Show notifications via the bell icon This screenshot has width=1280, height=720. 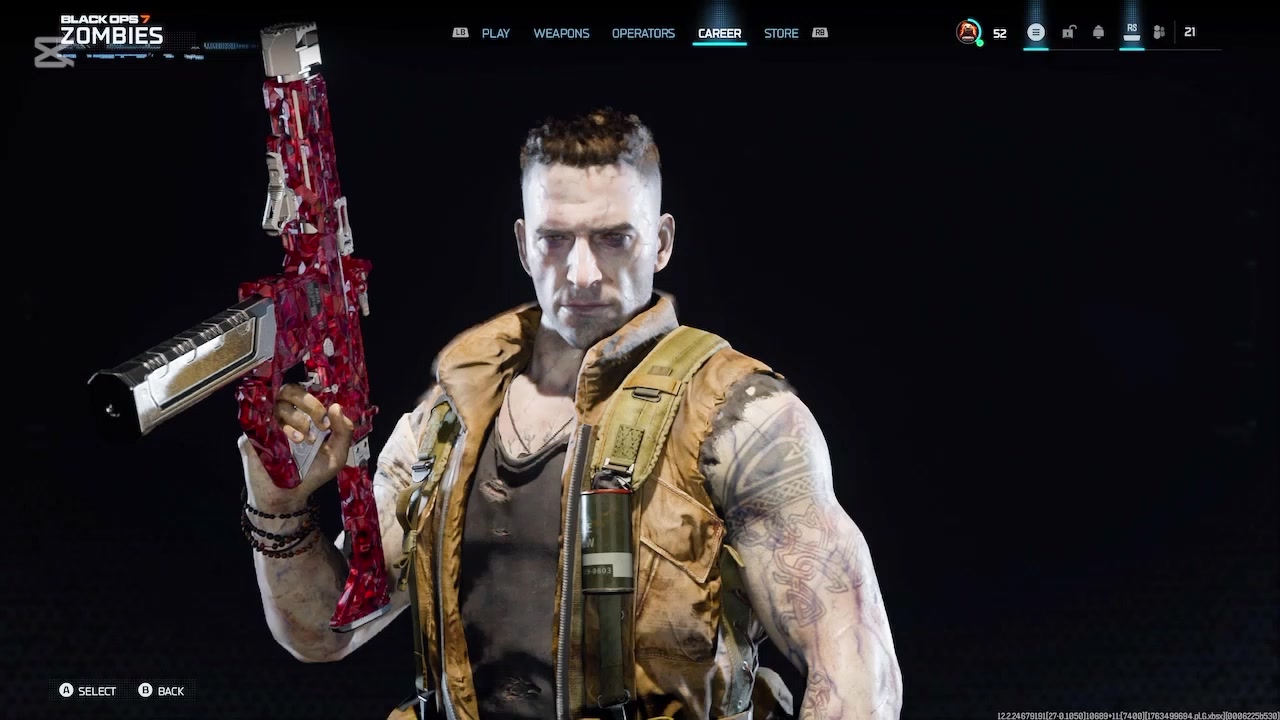point(1098,32)
